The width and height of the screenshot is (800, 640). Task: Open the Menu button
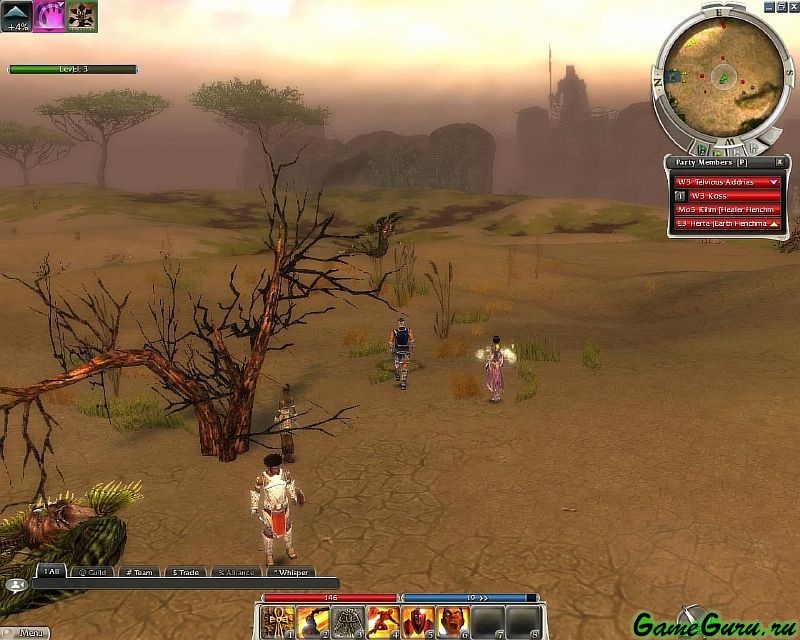tap(28, 632)
